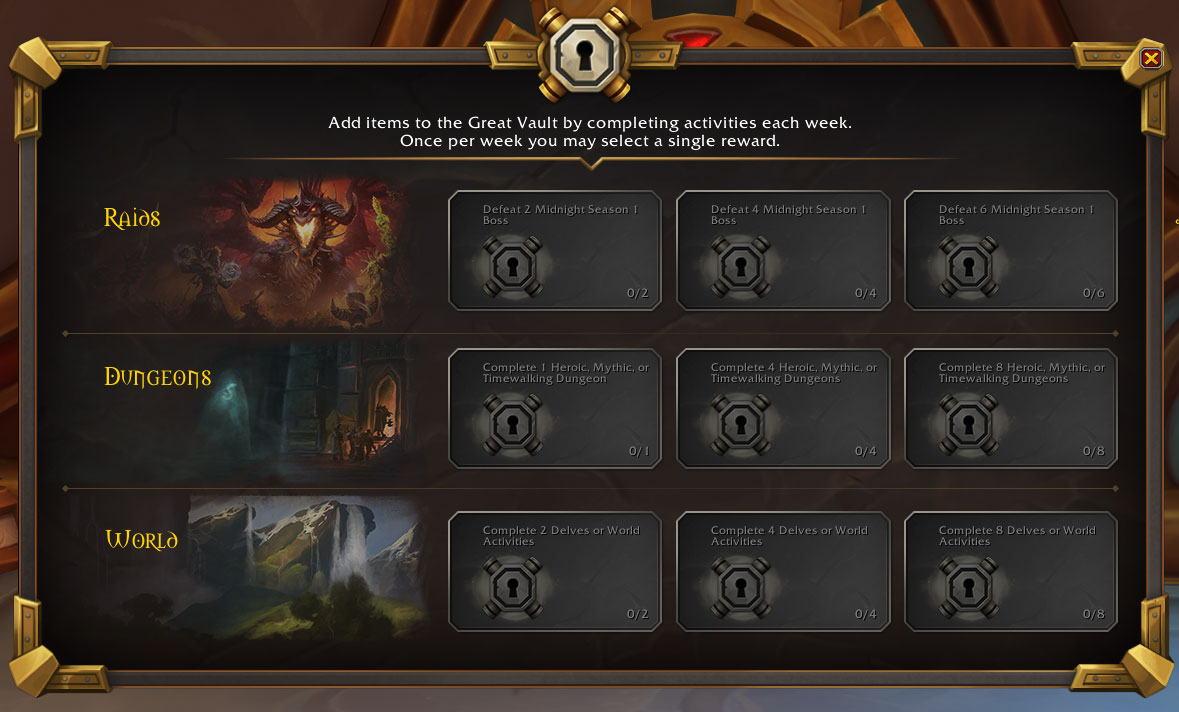This screenshot has width=1179, height=712.
Task: Select the Defeat 4 Midnight Season 1 Boss slot
Action: click(x=783, y=251)
